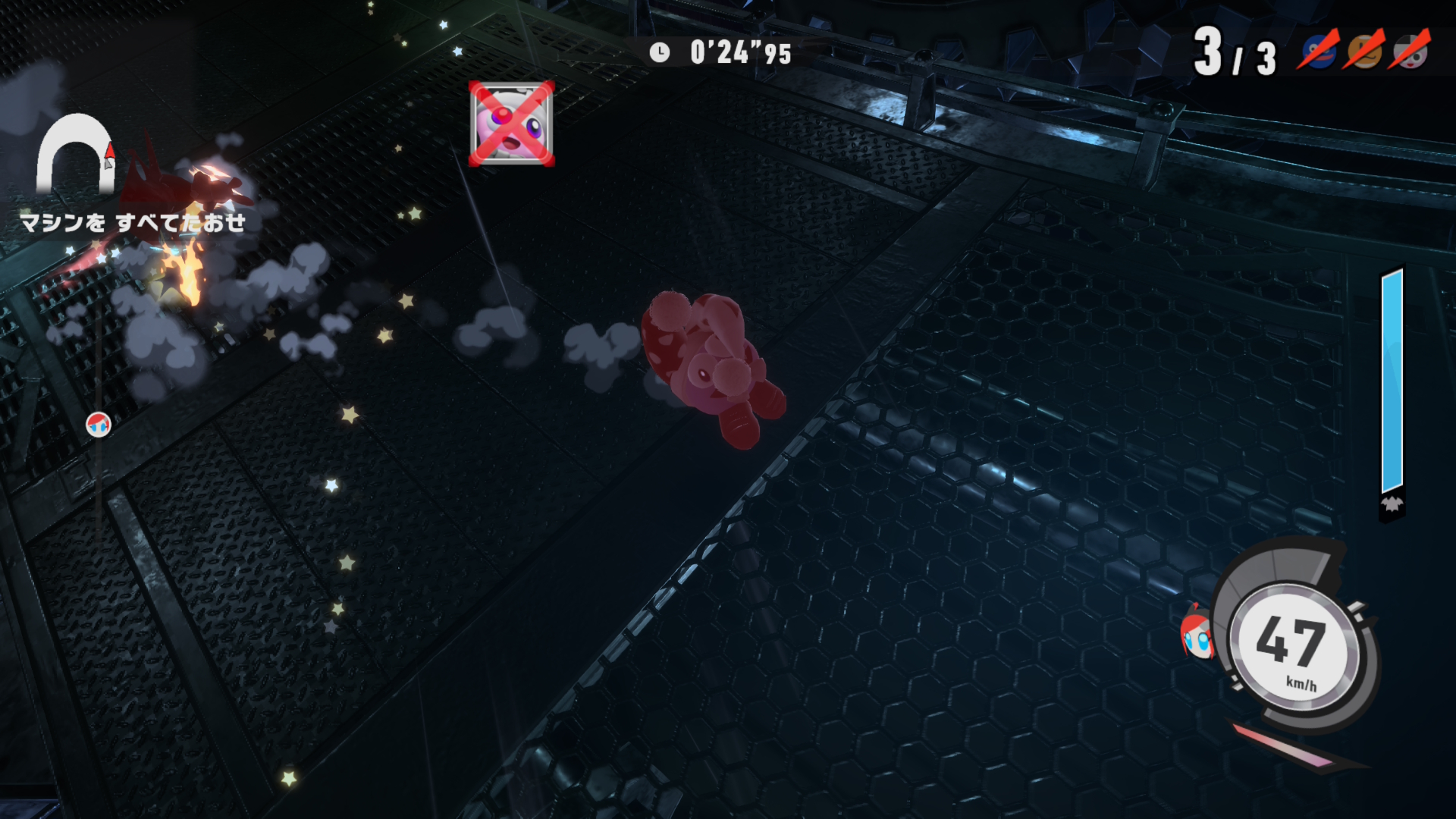
Task: Select the マシンを すべてたおせ objective text
Action: 133,223
